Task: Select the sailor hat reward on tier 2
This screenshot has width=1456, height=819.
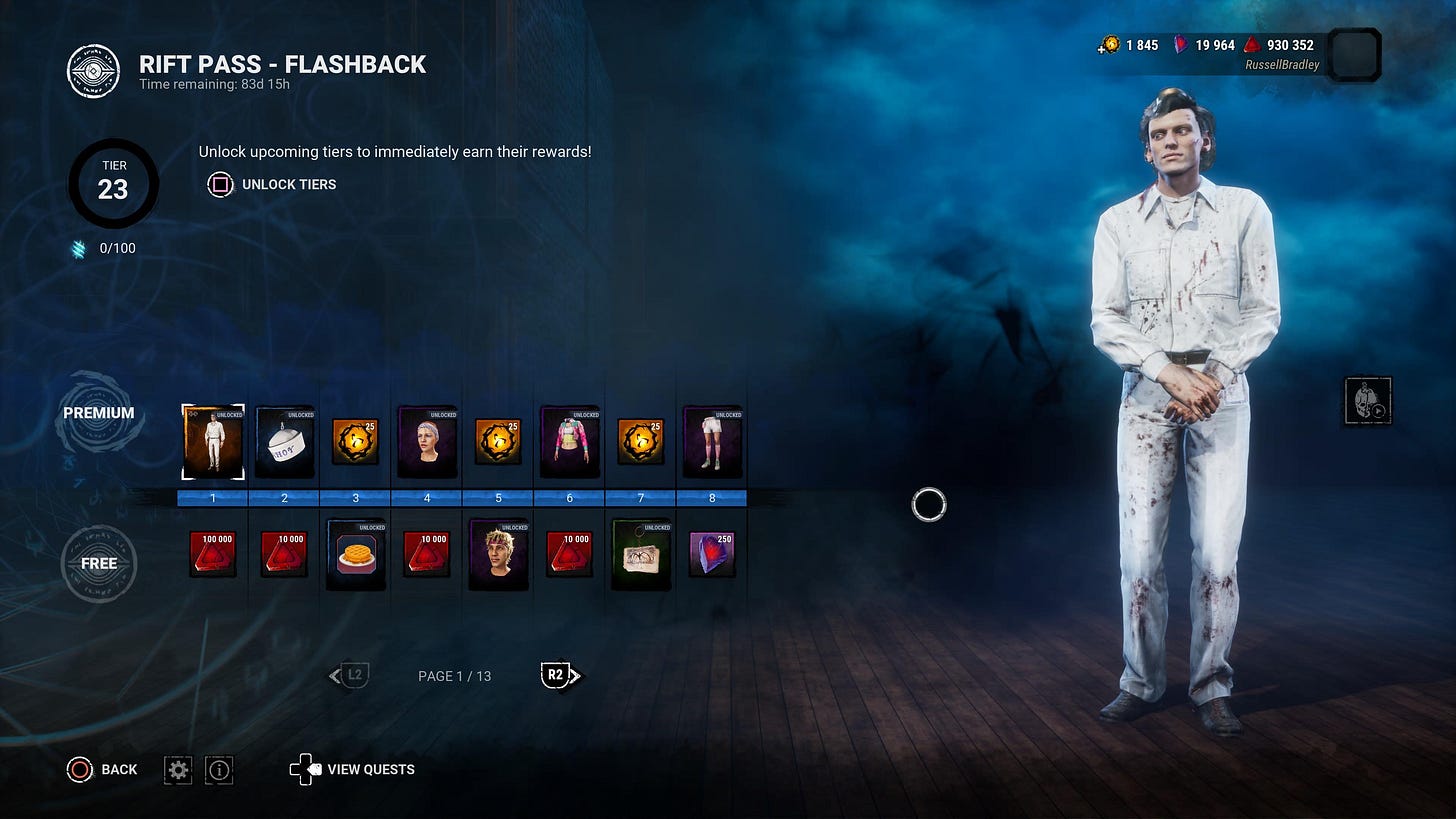Action: pos(283,441)
